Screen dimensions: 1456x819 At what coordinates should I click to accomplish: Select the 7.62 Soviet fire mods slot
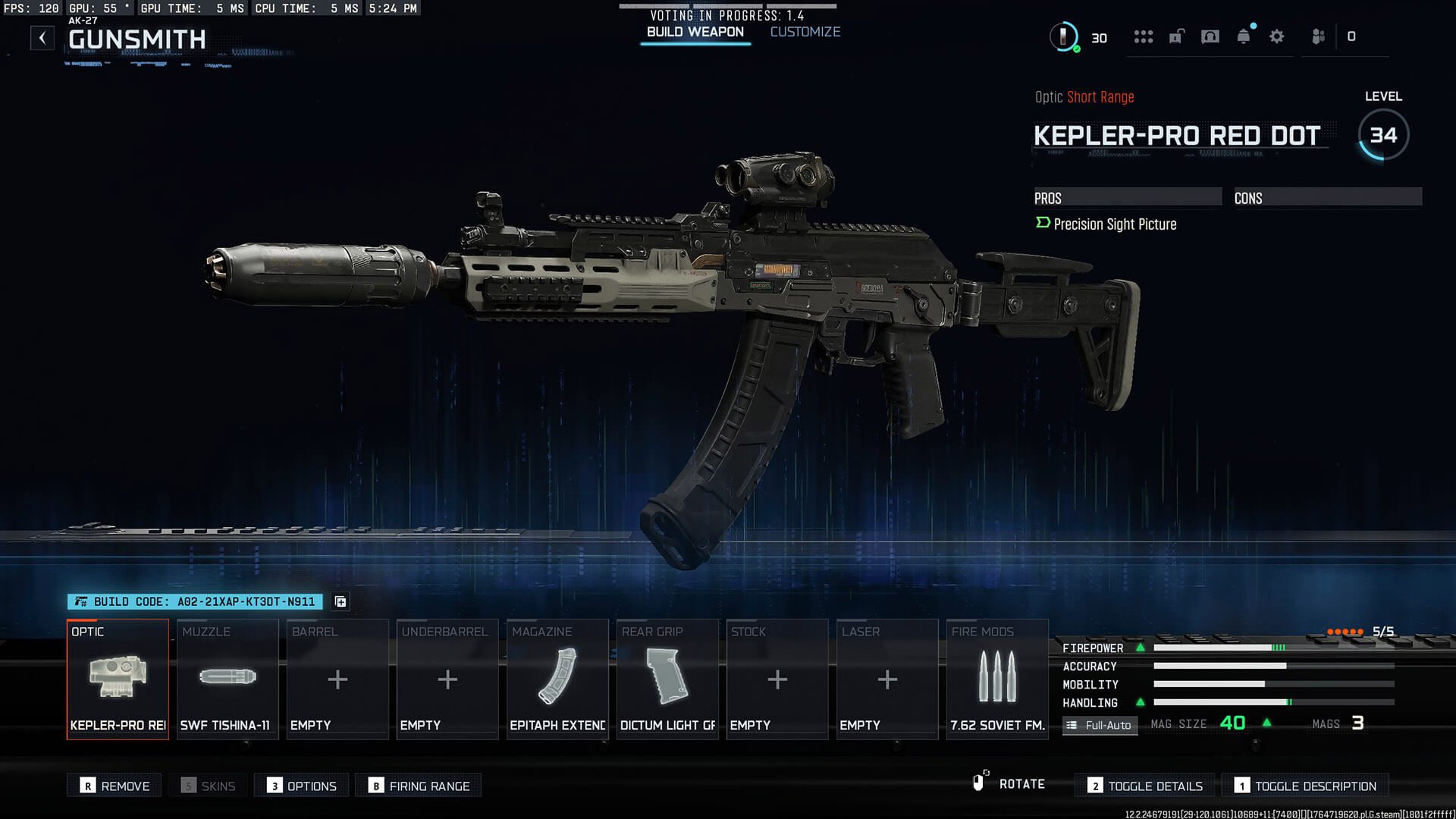pos(997,679)
